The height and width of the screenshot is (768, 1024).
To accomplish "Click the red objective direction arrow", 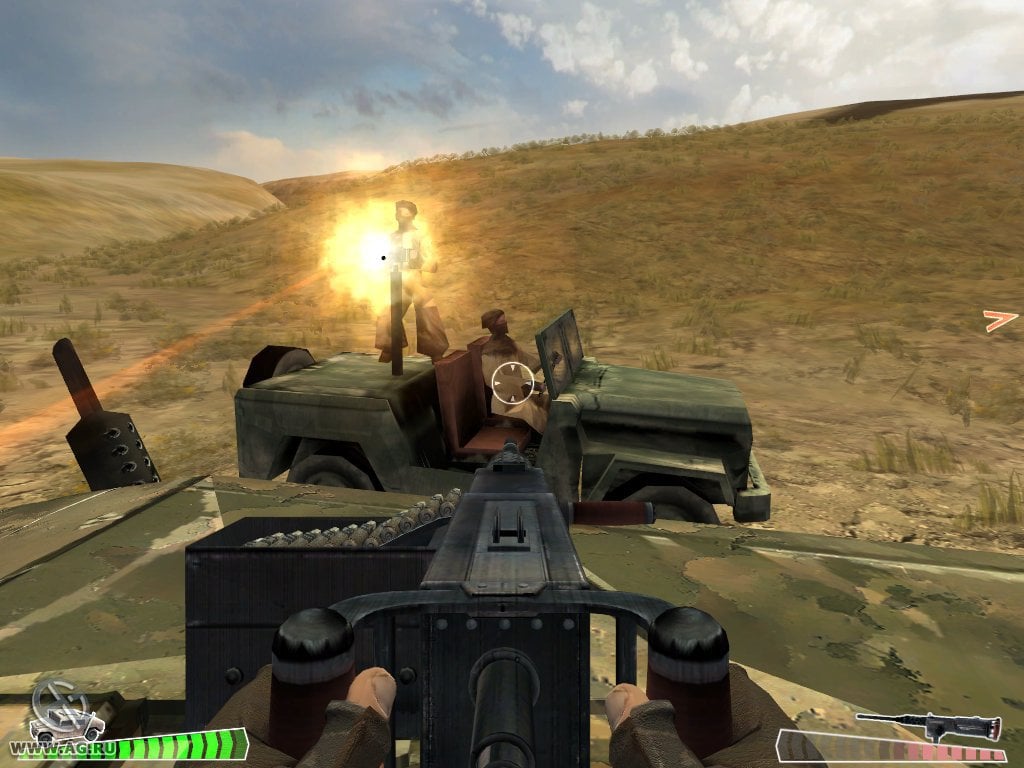I will [x=999, y=321].
